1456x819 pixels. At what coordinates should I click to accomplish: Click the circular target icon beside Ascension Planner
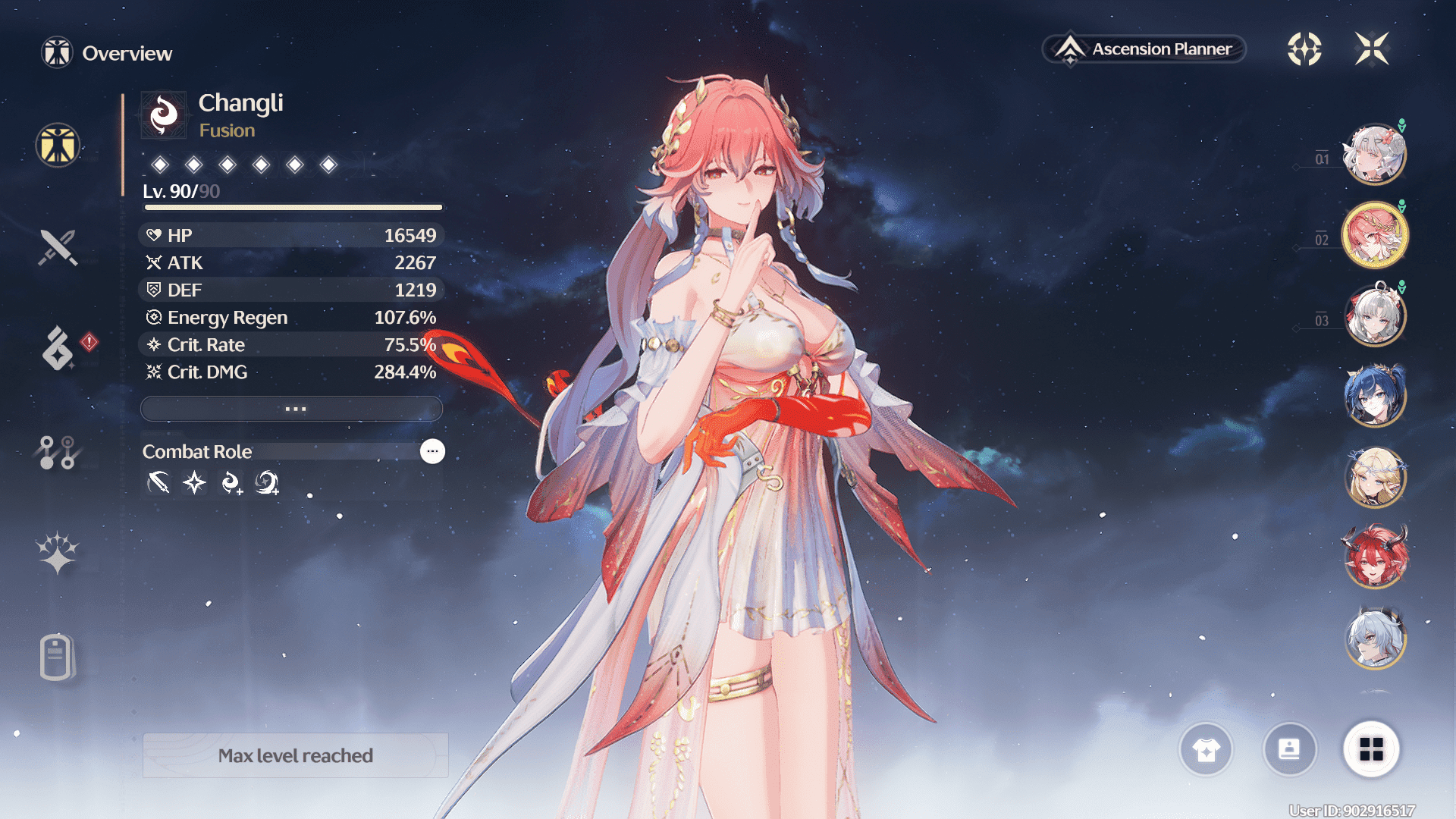(1304, 49)
